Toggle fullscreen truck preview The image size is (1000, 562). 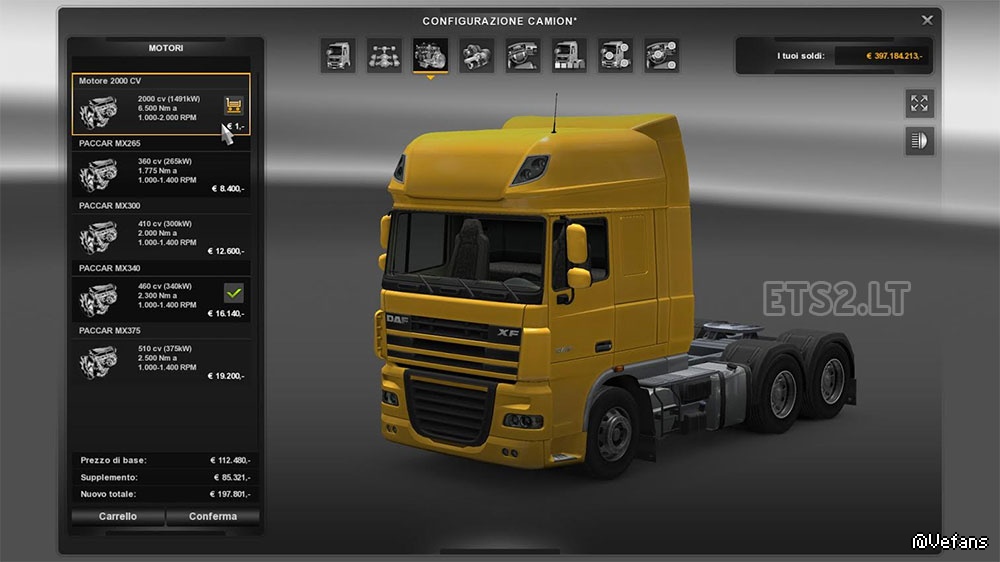[x=919, y=103]
